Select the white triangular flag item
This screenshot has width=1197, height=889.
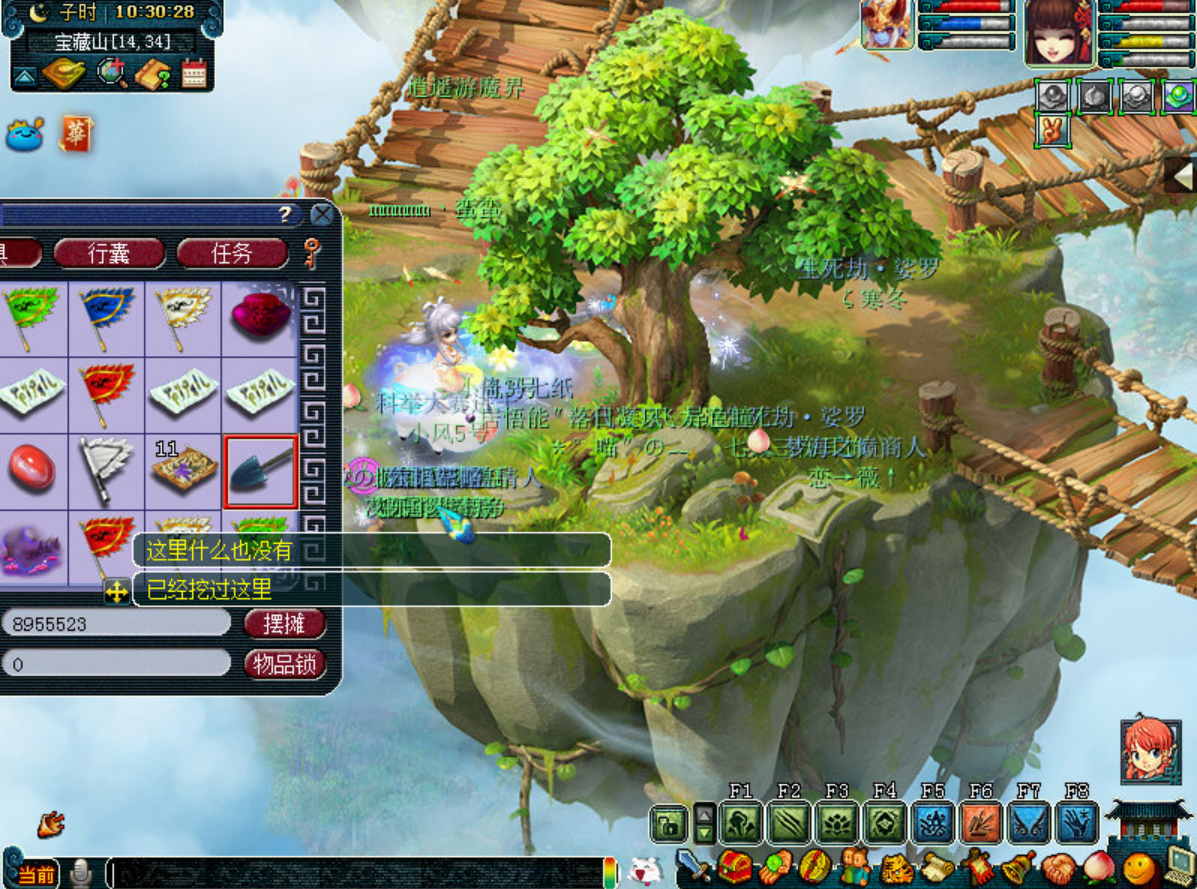click(x=107, y=469)
